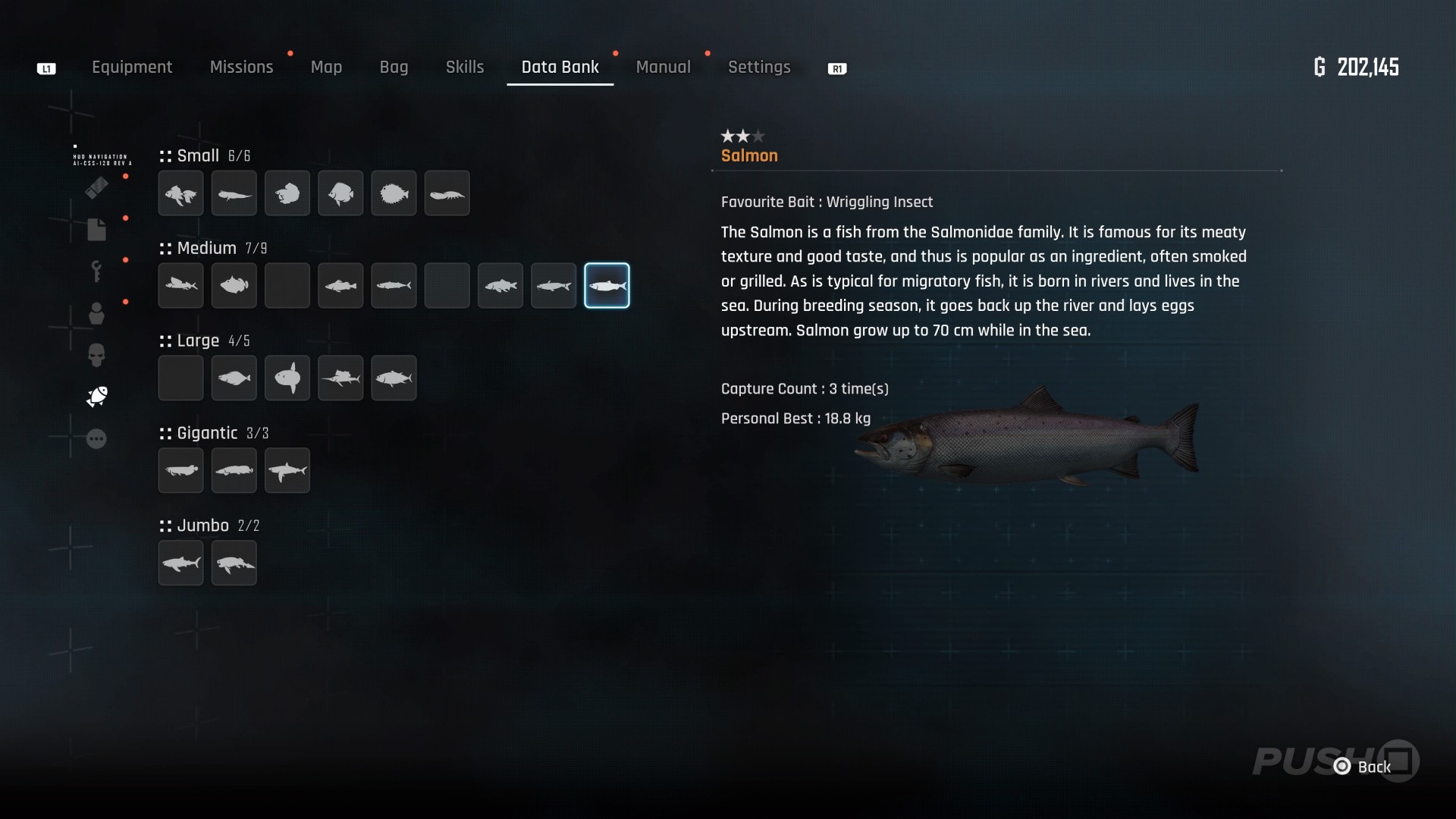Select the sailfish silhouette slot
The height and width of the screenshot is (819, 1456).
[x=340, y=378]
